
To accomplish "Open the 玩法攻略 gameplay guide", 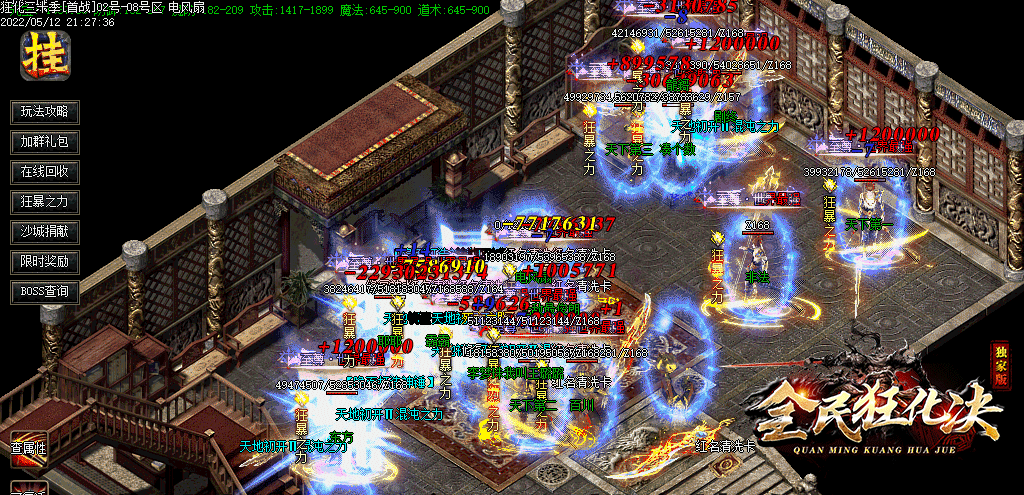I will click(45, 112).
